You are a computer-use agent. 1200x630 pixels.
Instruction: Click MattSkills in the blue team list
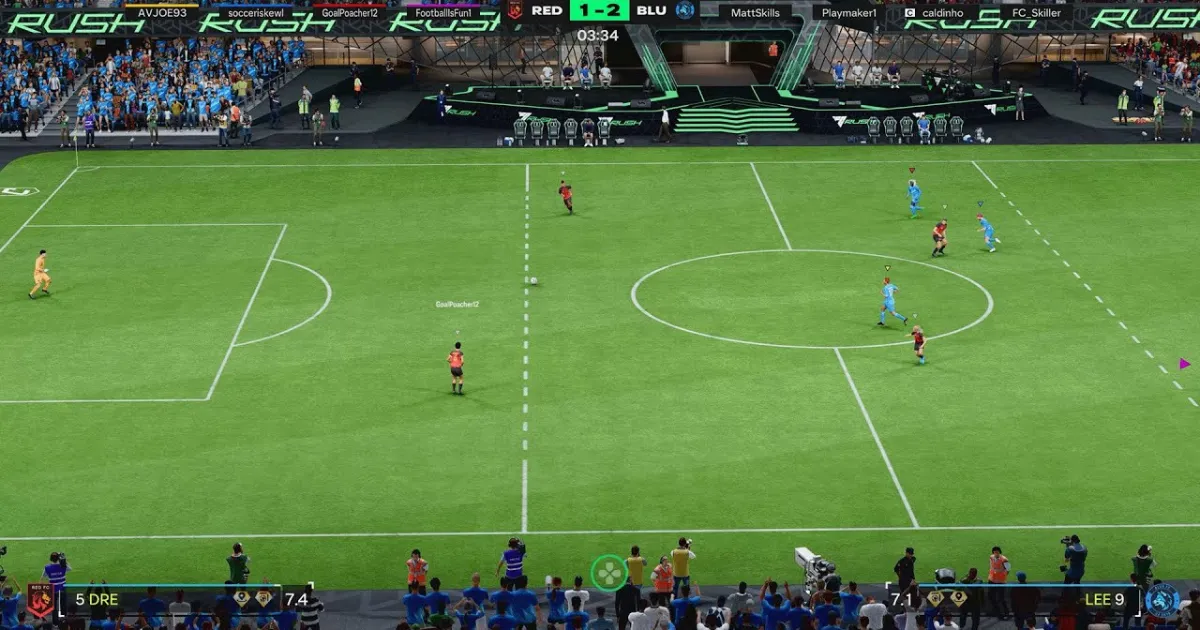tap(755, 12)
